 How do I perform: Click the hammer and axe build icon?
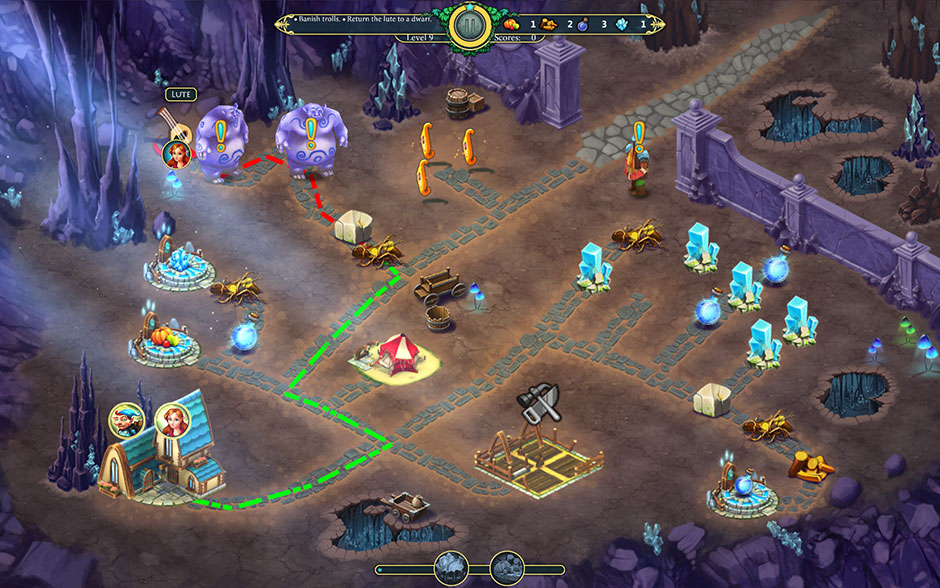[x=537, y=403]
